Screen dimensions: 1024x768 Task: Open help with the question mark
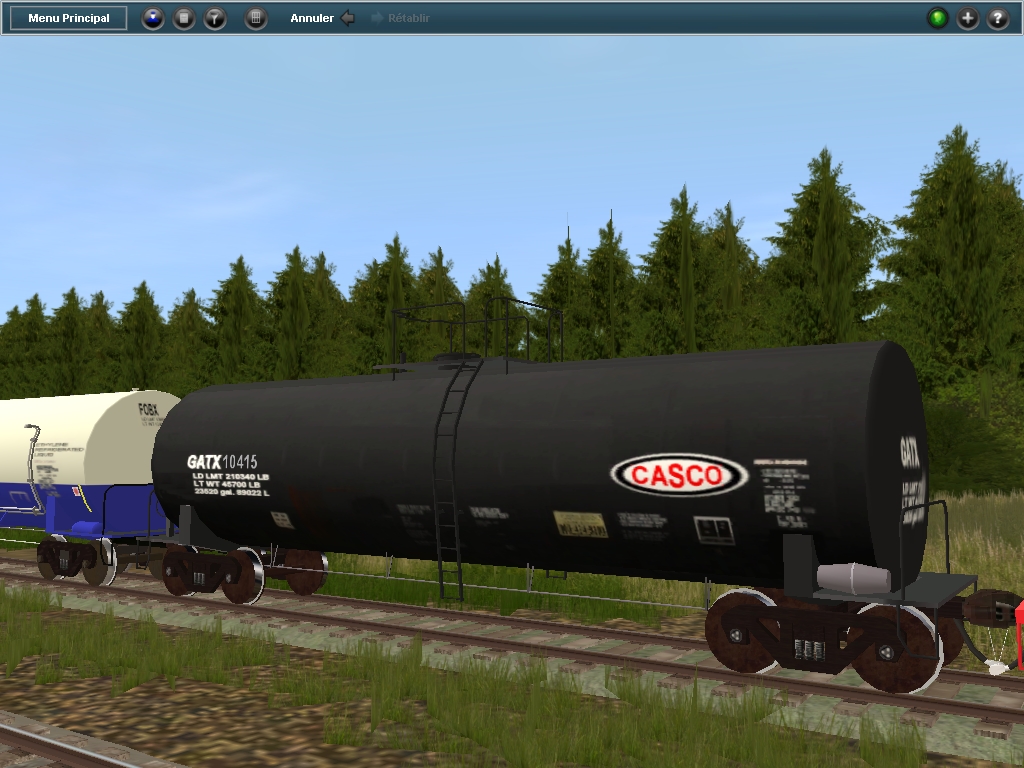pos(998,18)
